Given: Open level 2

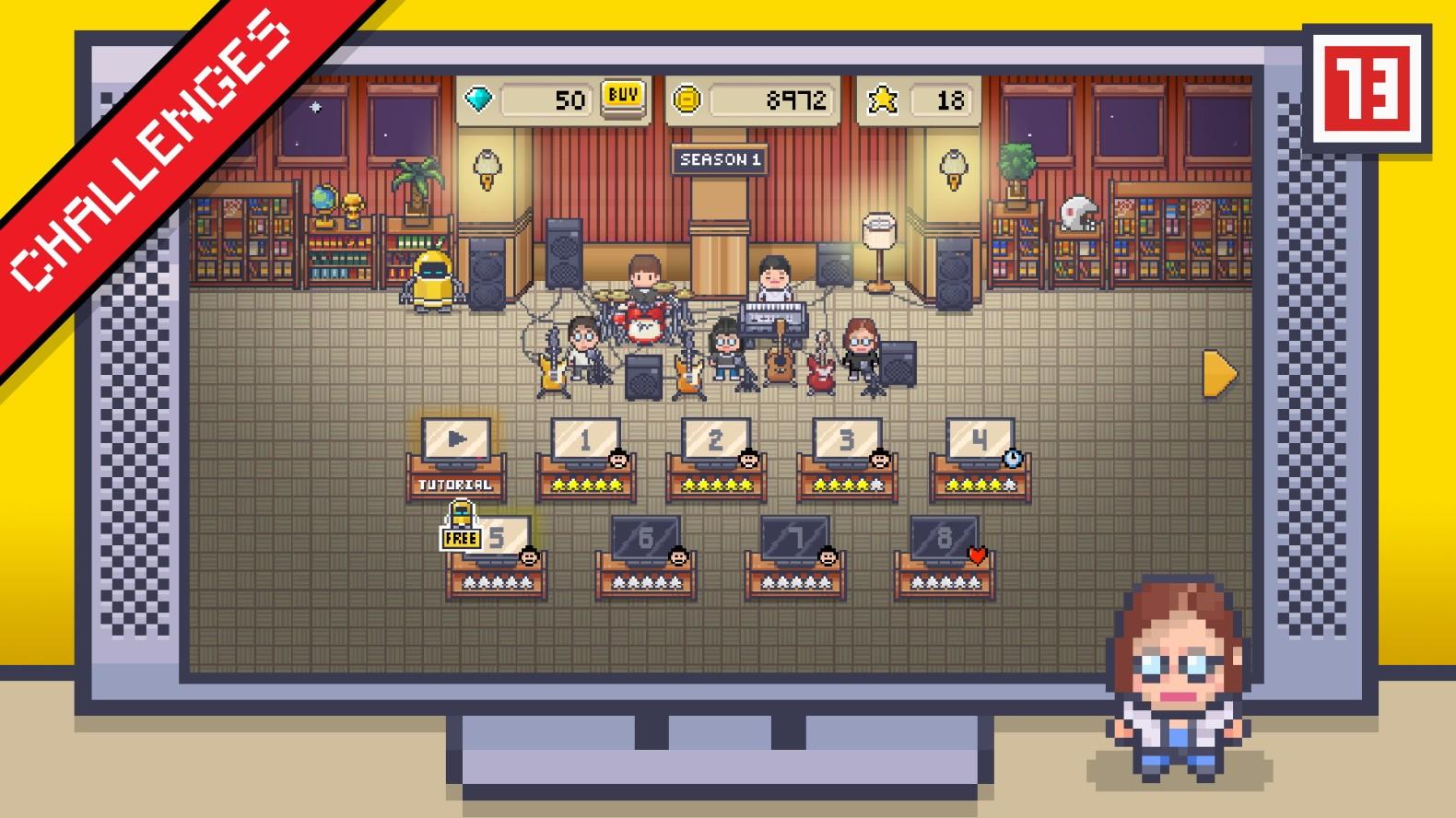Looking at the screenshot, I should pos(715,441).
